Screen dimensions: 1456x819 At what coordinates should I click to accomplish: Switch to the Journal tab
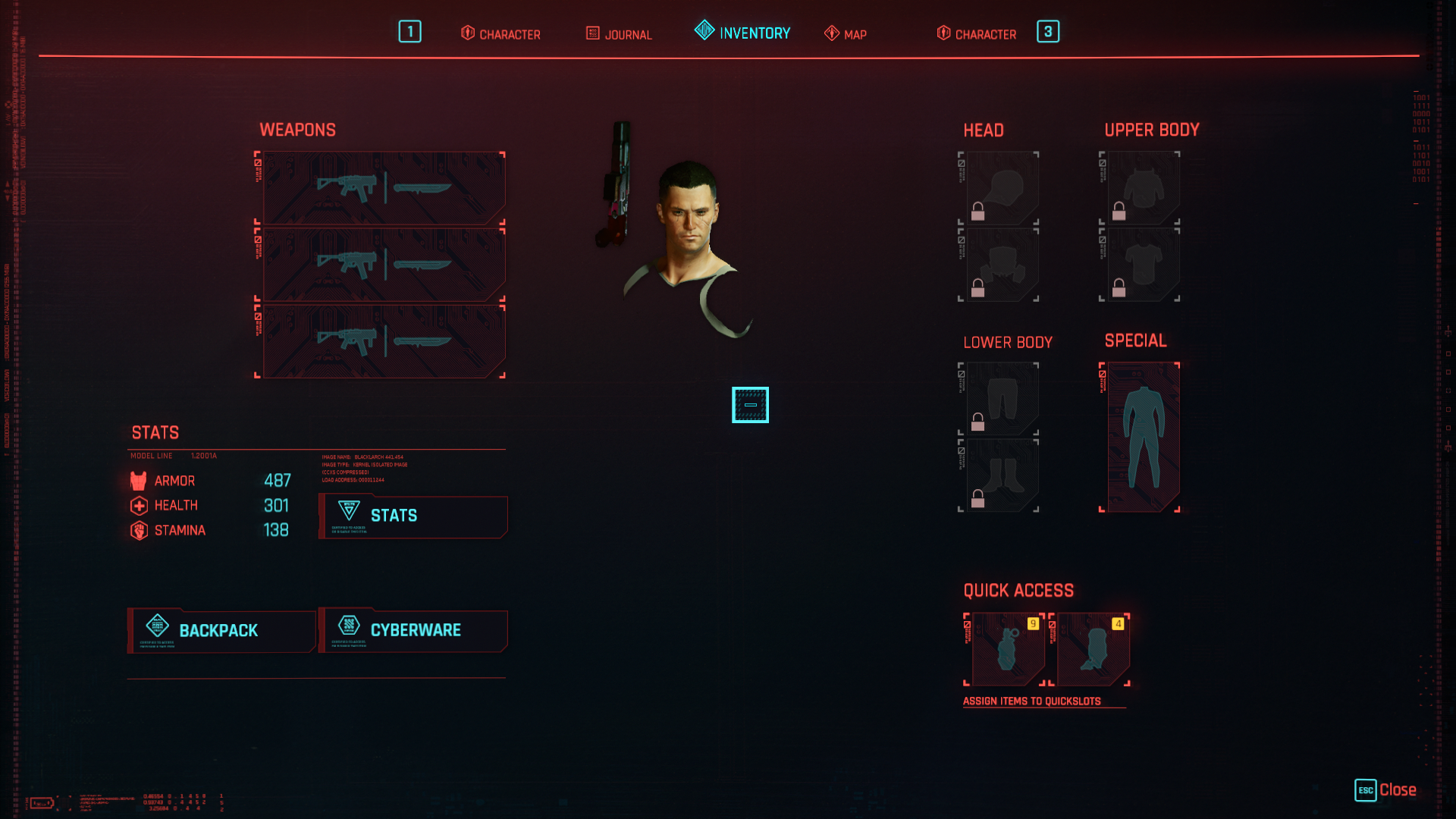(x=619, y=34)
